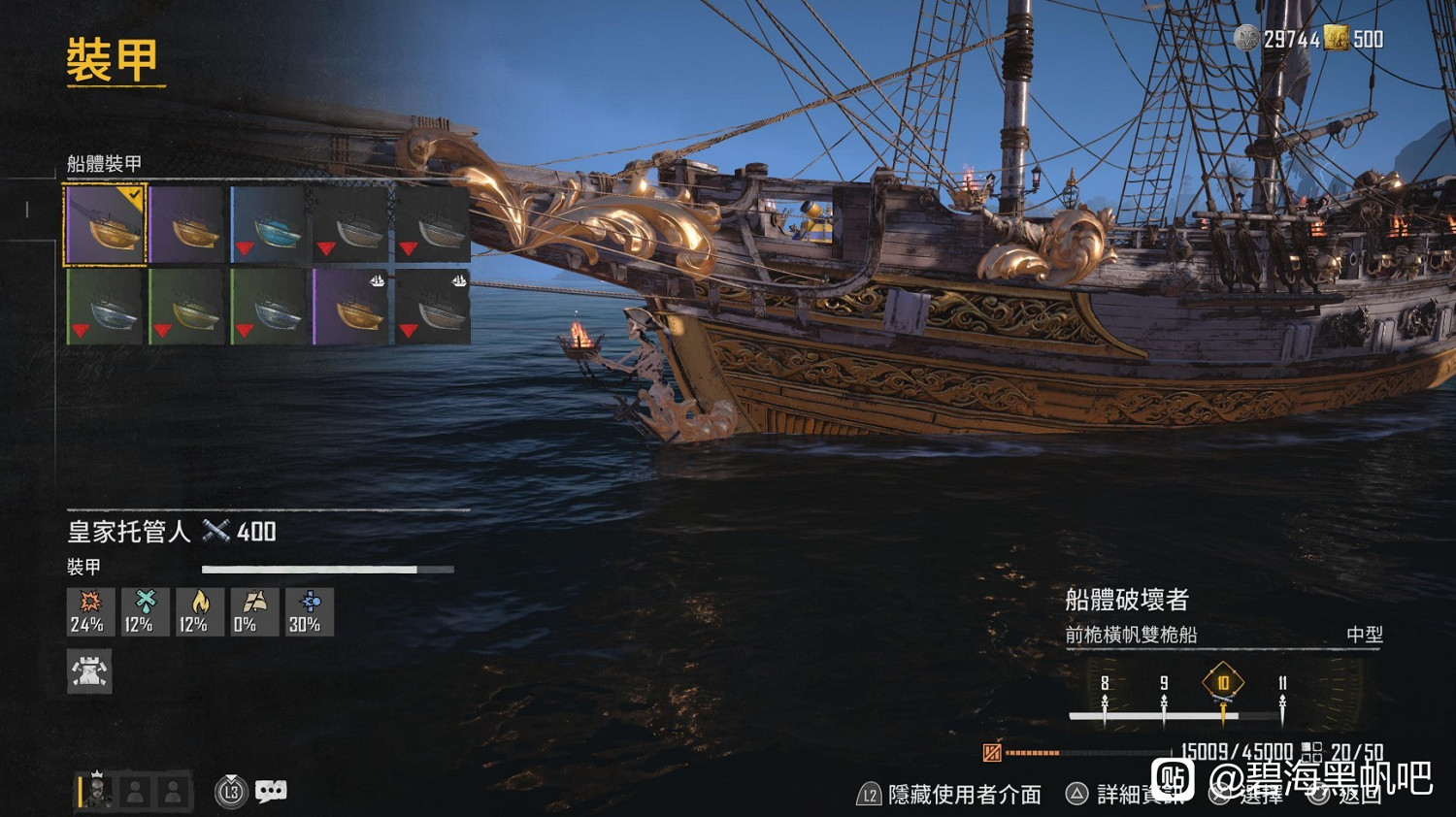Pick the green-background gold hull armor
This screenshot has height=817, width=1456.
[x=187, y=307]
